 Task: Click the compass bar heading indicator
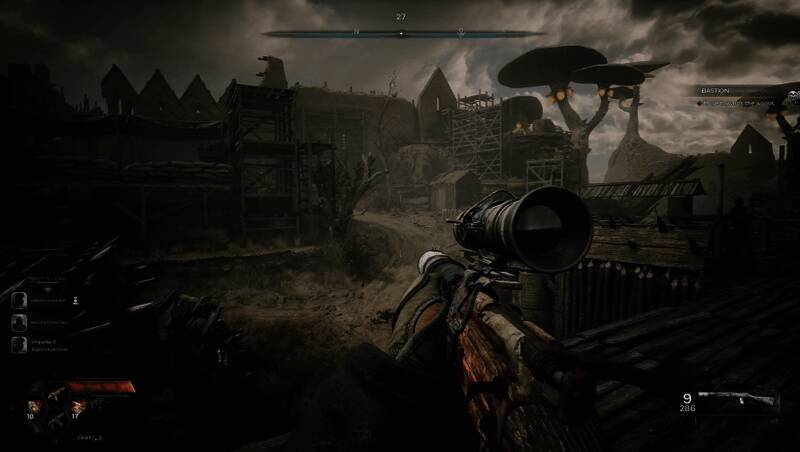(401, 33)
